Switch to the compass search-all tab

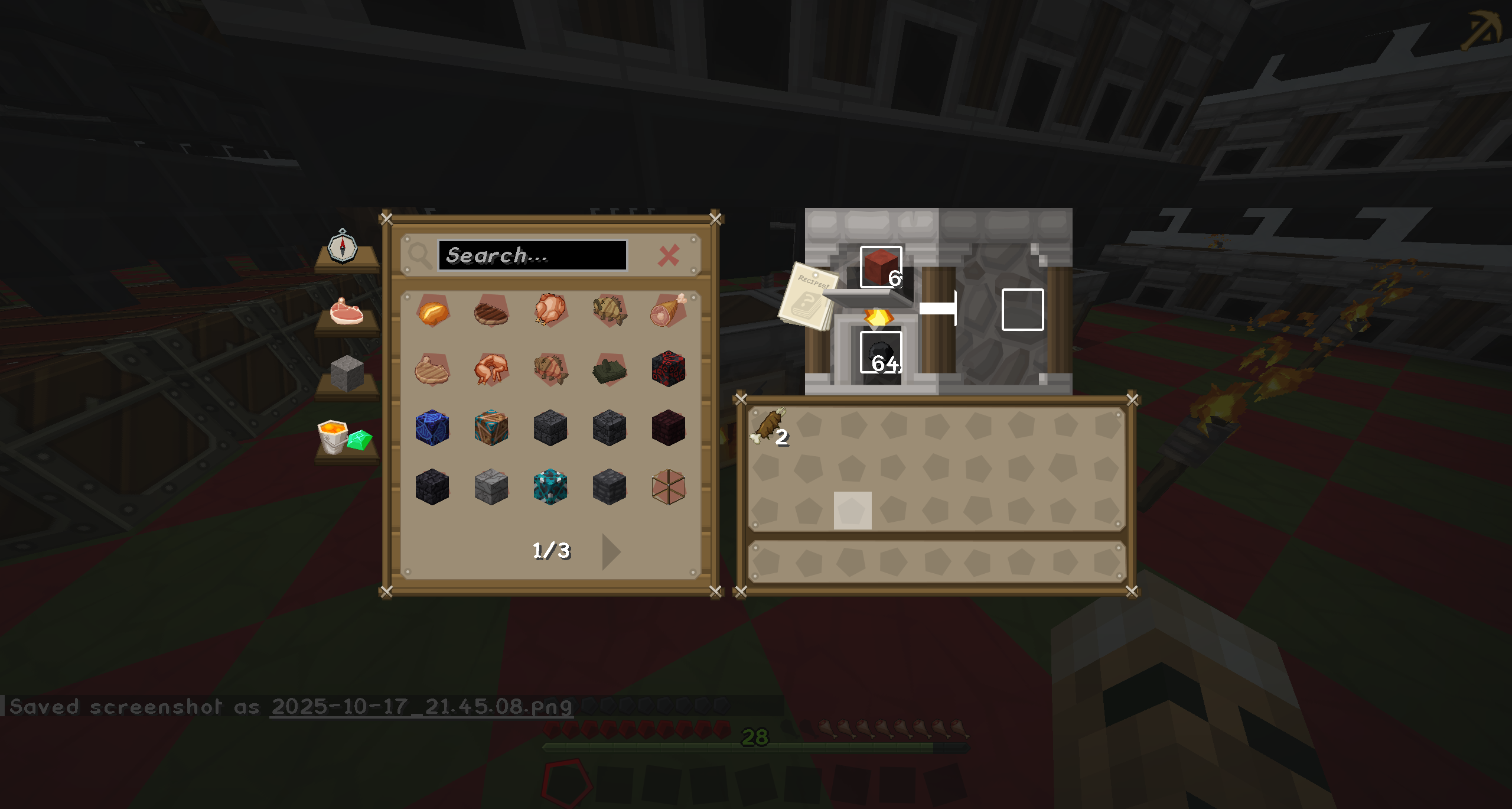[x=343, y=247]
